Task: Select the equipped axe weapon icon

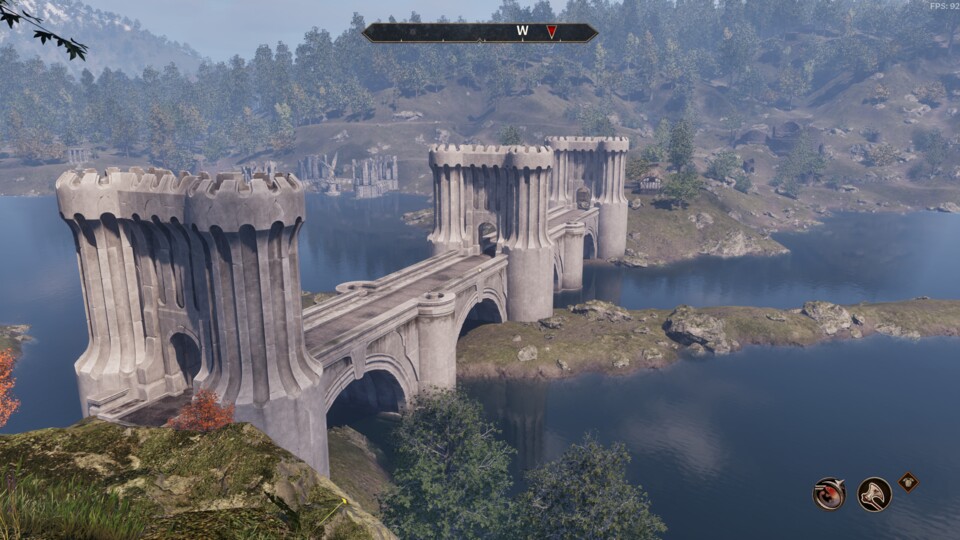Action: pos(875,494)
